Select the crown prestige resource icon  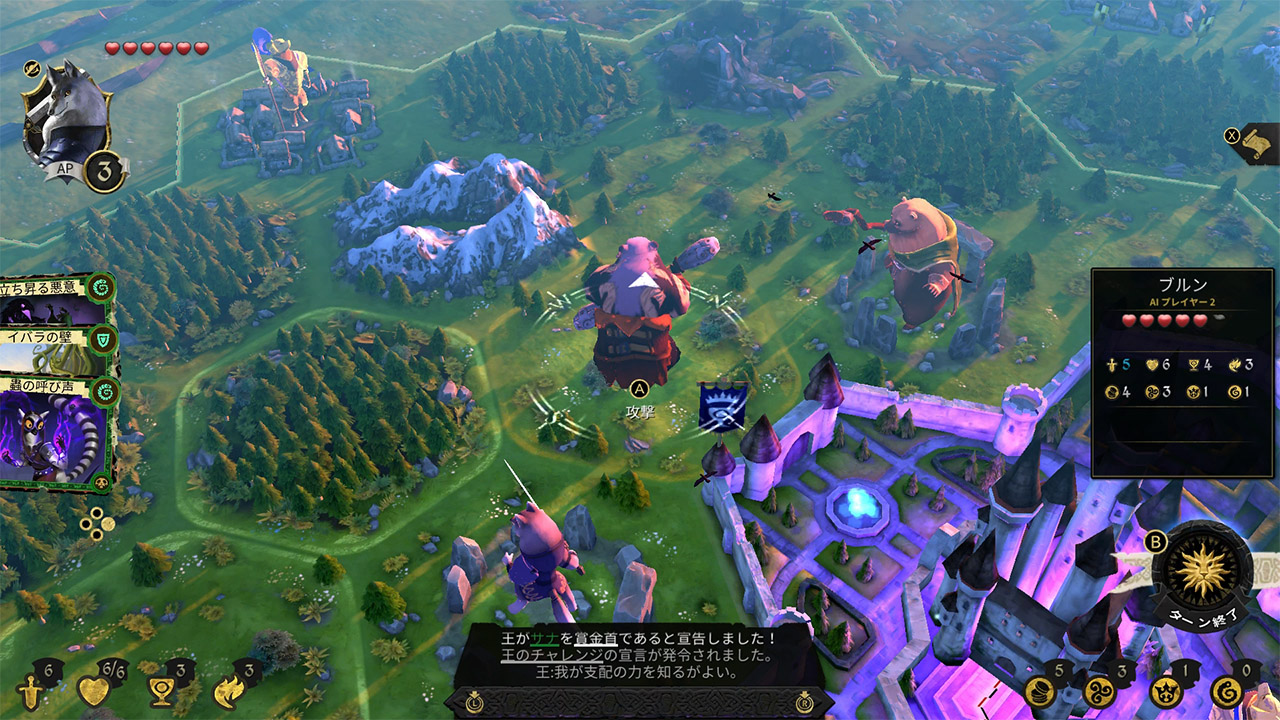coord(1164,691)
